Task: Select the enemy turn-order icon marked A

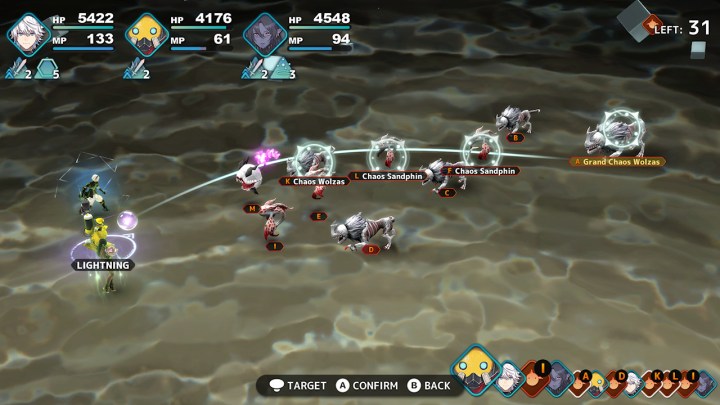Action: [x=587, y=376]
